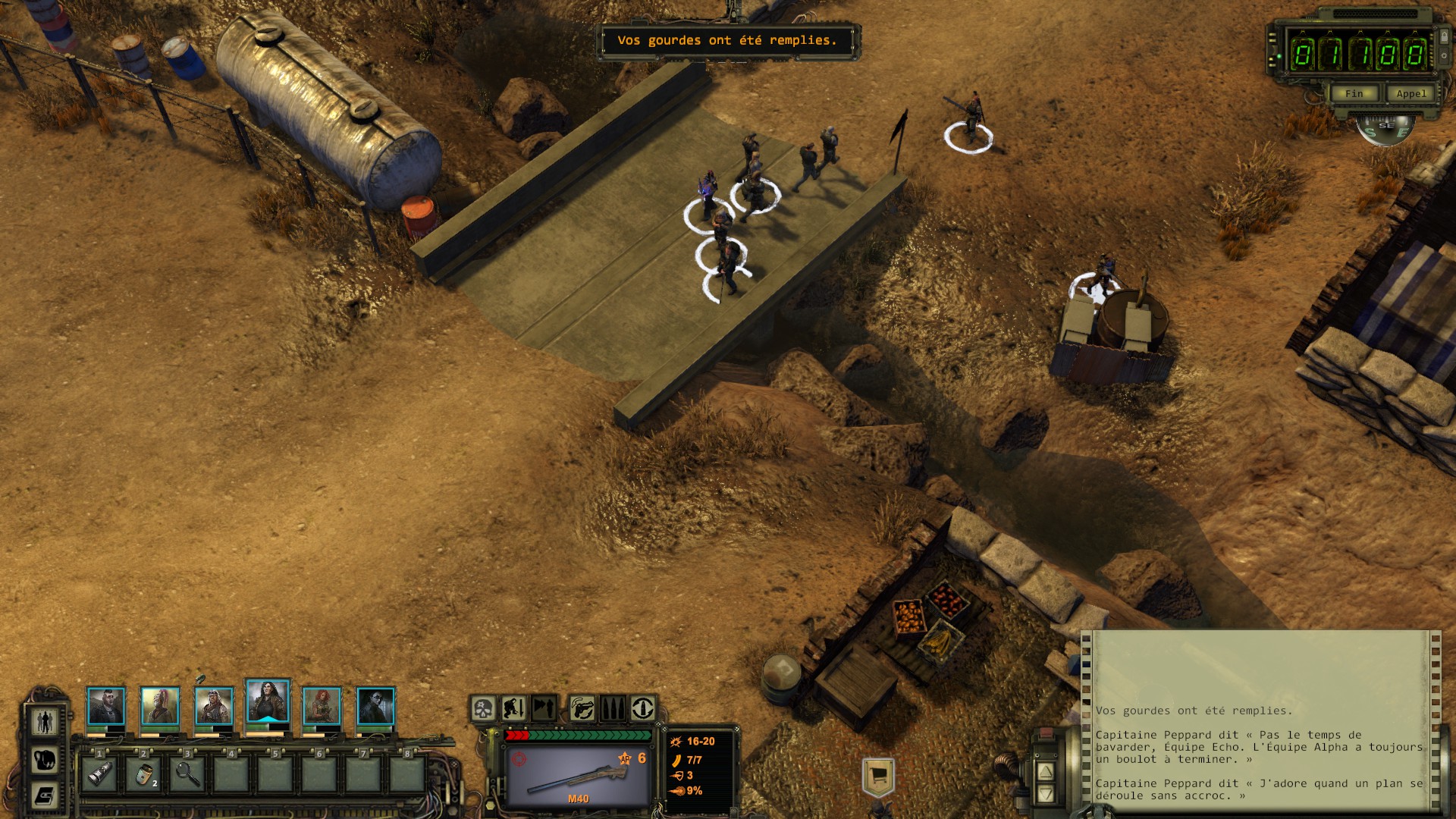Viewport: 1456px width, 819px height.
Task: Select the bandana ranger portrait
Action: point(214,707)
